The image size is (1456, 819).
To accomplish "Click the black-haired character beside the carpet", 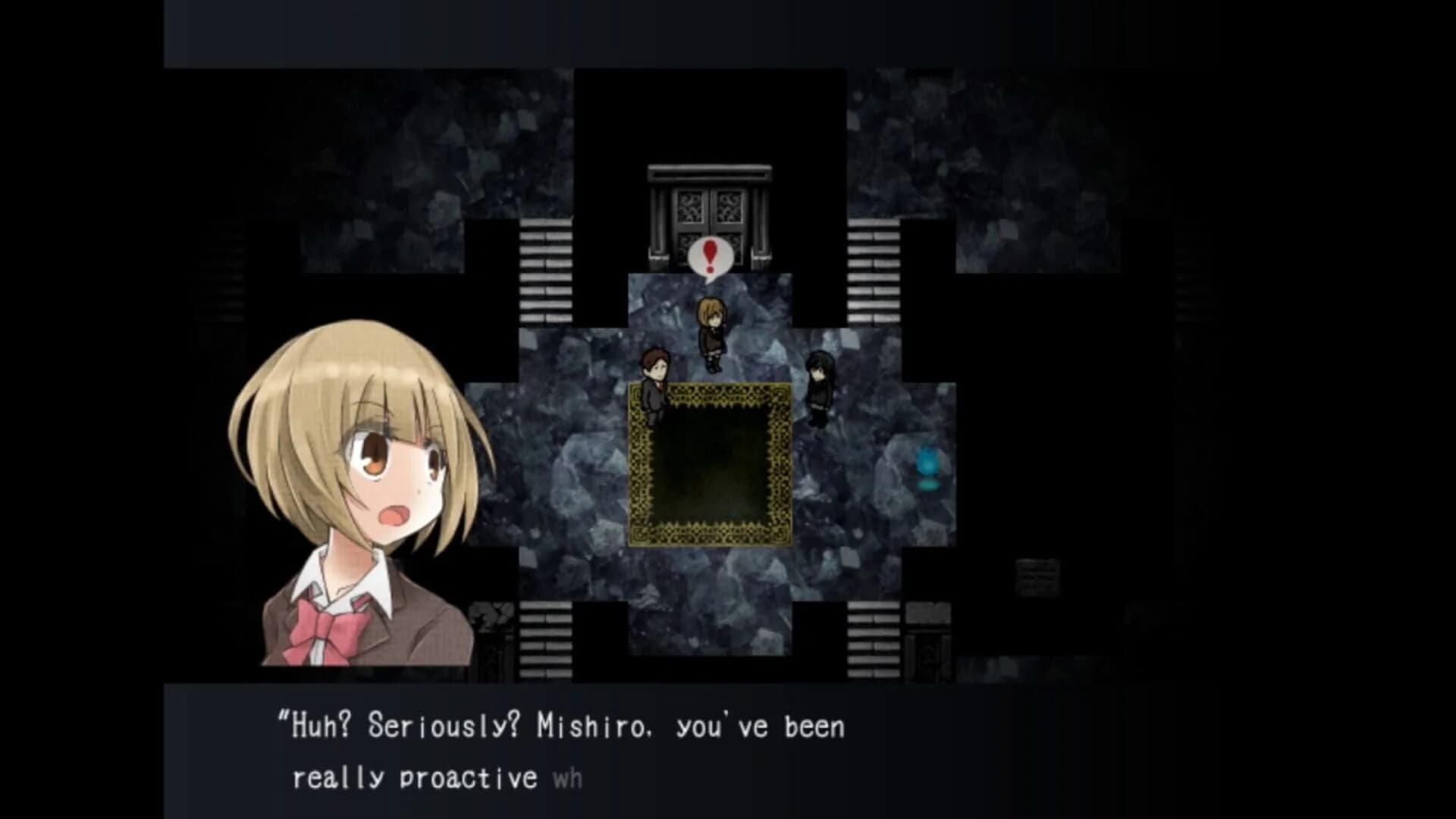I will tap(819, 387).
